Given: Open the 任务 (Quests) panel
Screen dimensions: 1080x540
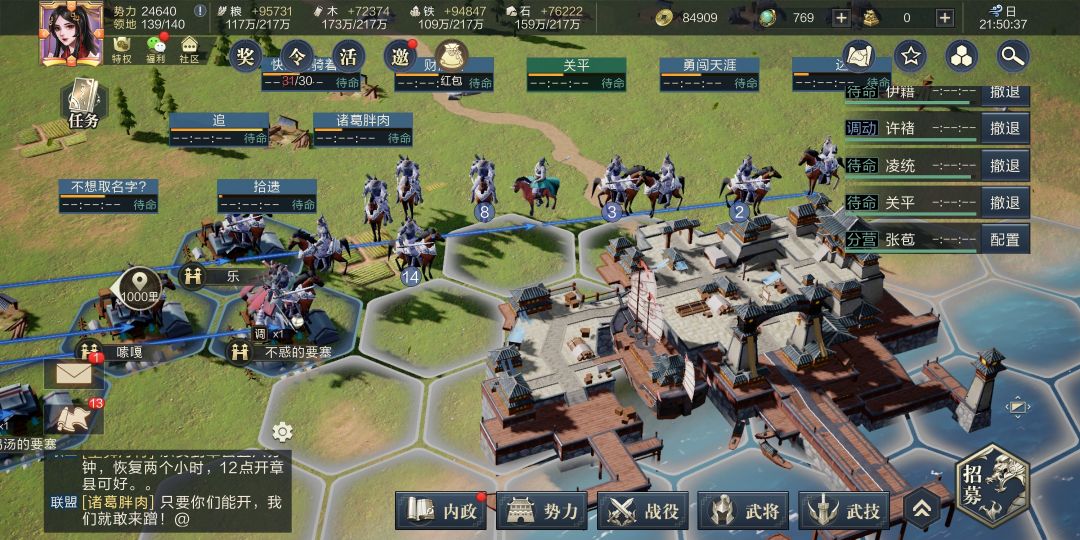Looking at the screenshot, I should tap(84, 104).
